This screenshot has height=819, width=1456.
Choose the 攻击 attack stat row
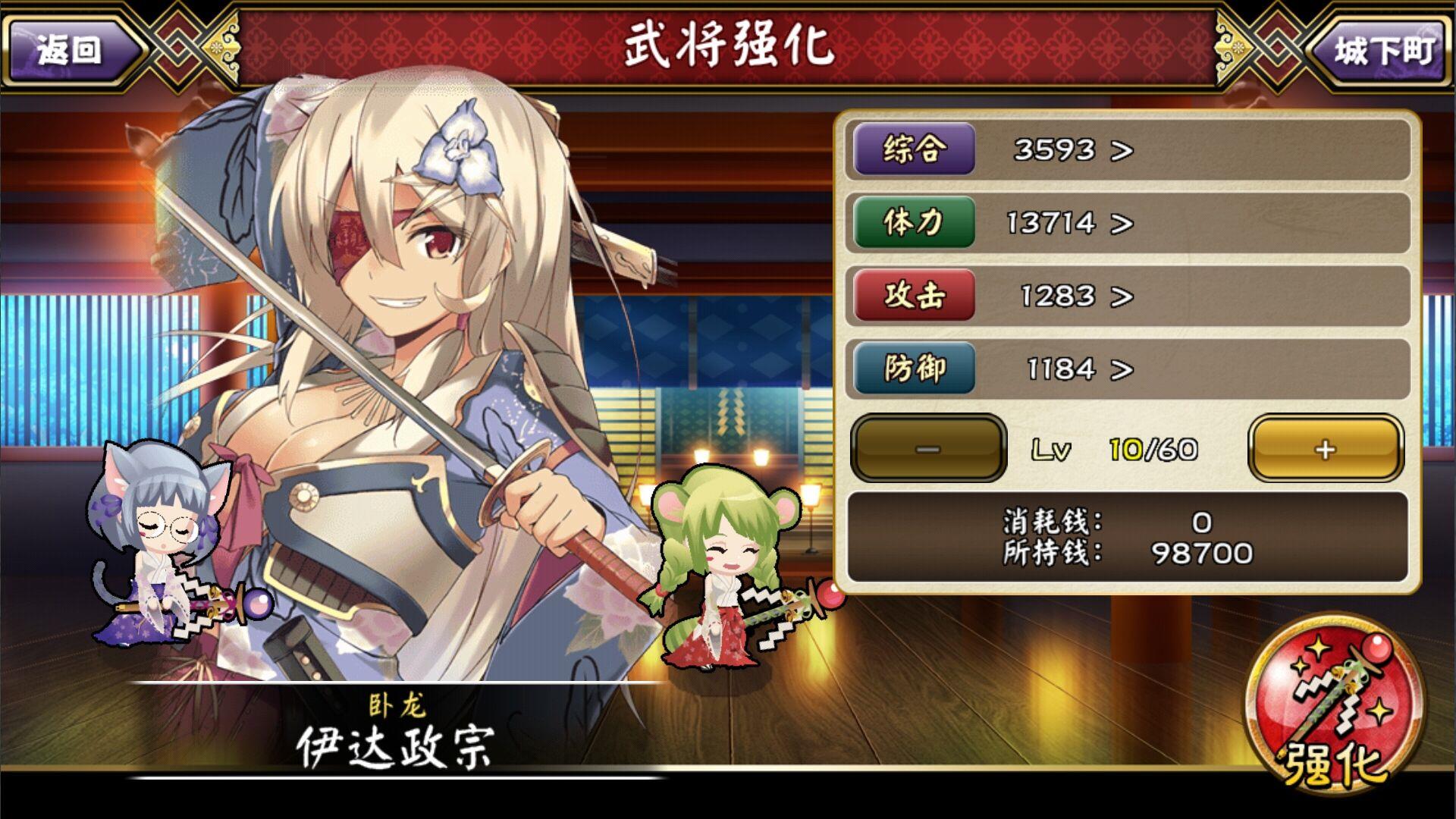1127,295
